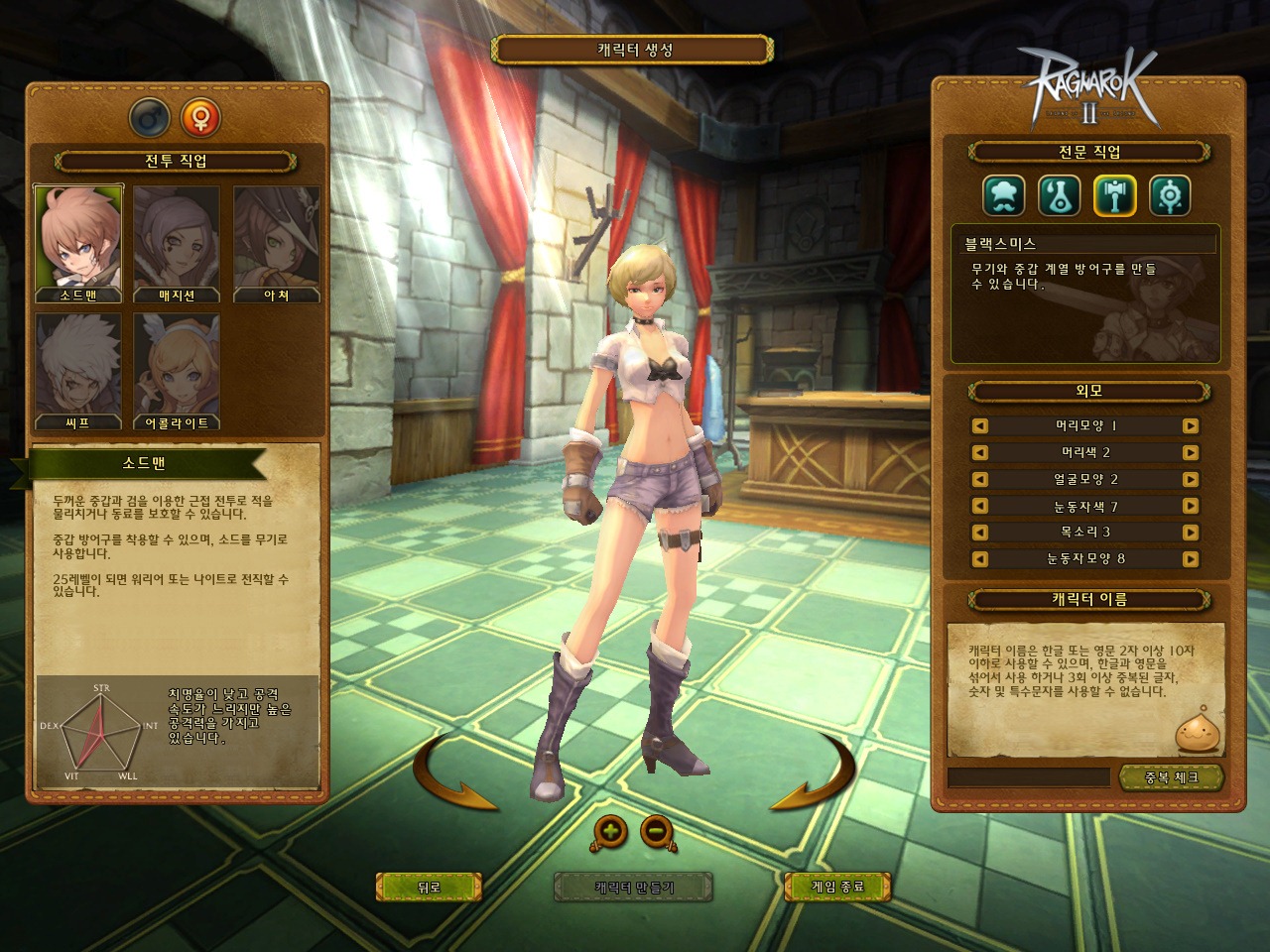Image resolution: width=1270 pixels, height=952 pixels.
Task: Click the character name input field
Action: pos(1029,777)
